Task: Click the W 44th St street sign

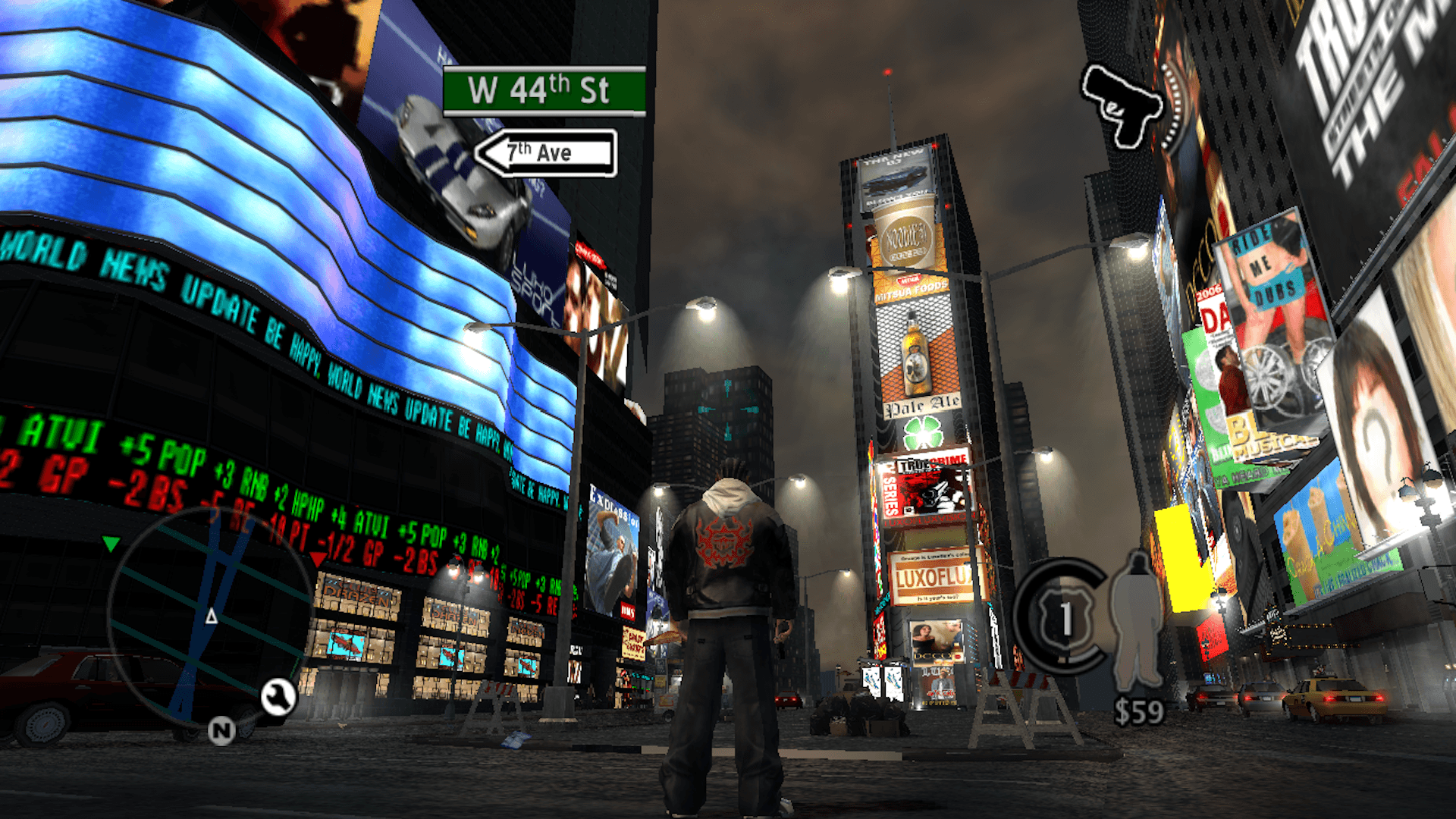Action: pos(544,91)
